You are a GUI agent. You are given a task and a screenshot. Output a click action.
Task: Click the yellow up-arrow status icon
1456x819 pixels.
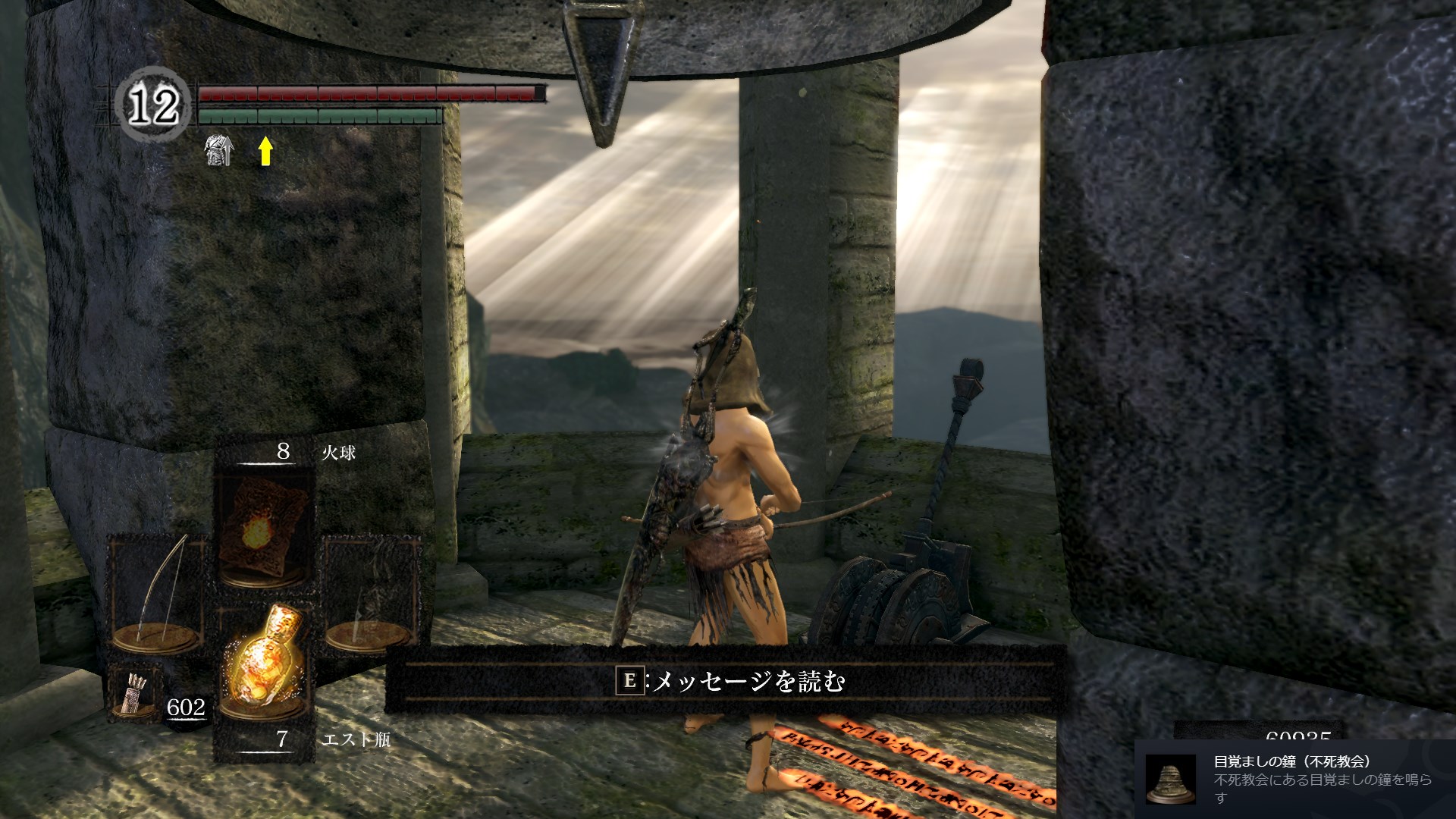tap(265, 151)
